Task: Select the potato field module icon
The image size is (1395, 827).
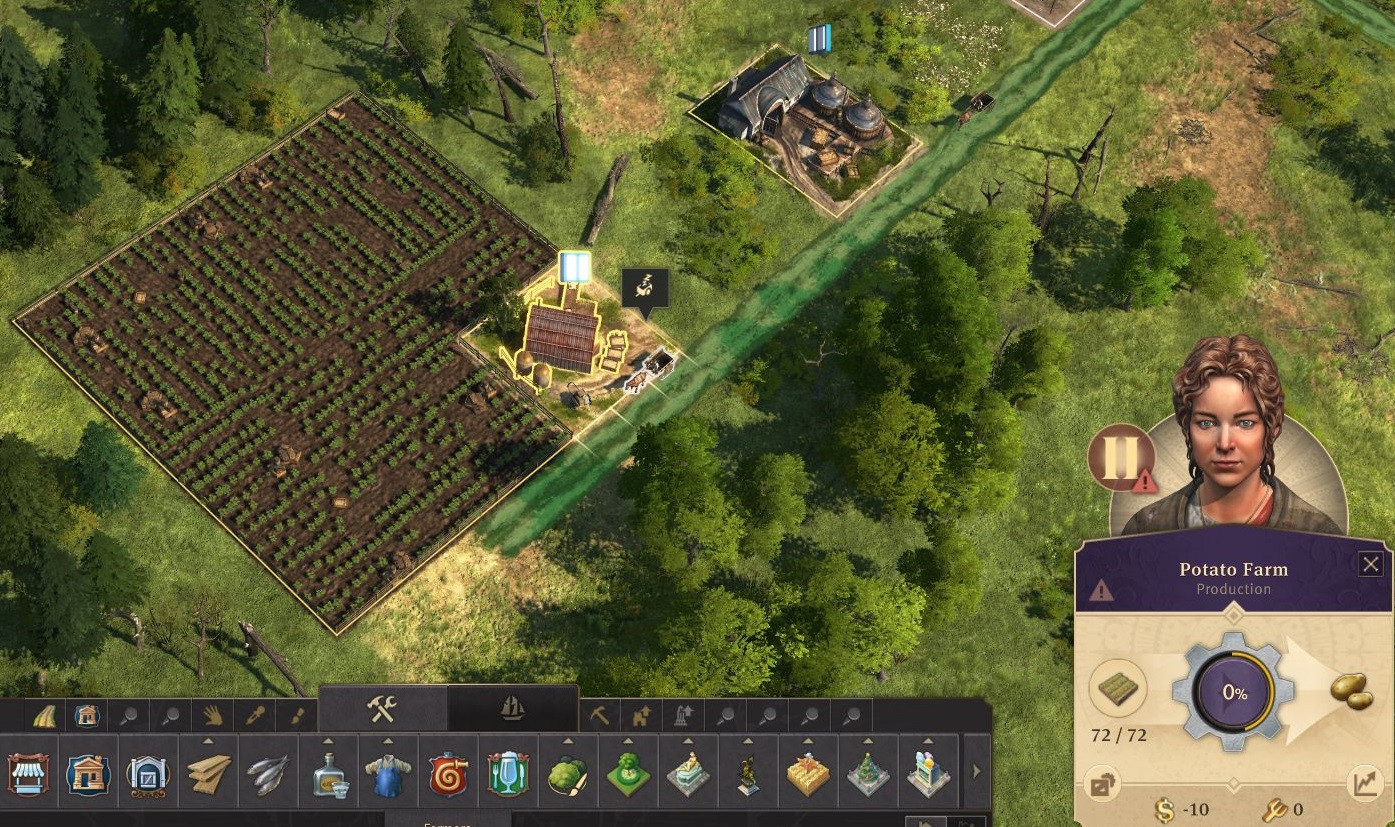Action: point(1118,689)
